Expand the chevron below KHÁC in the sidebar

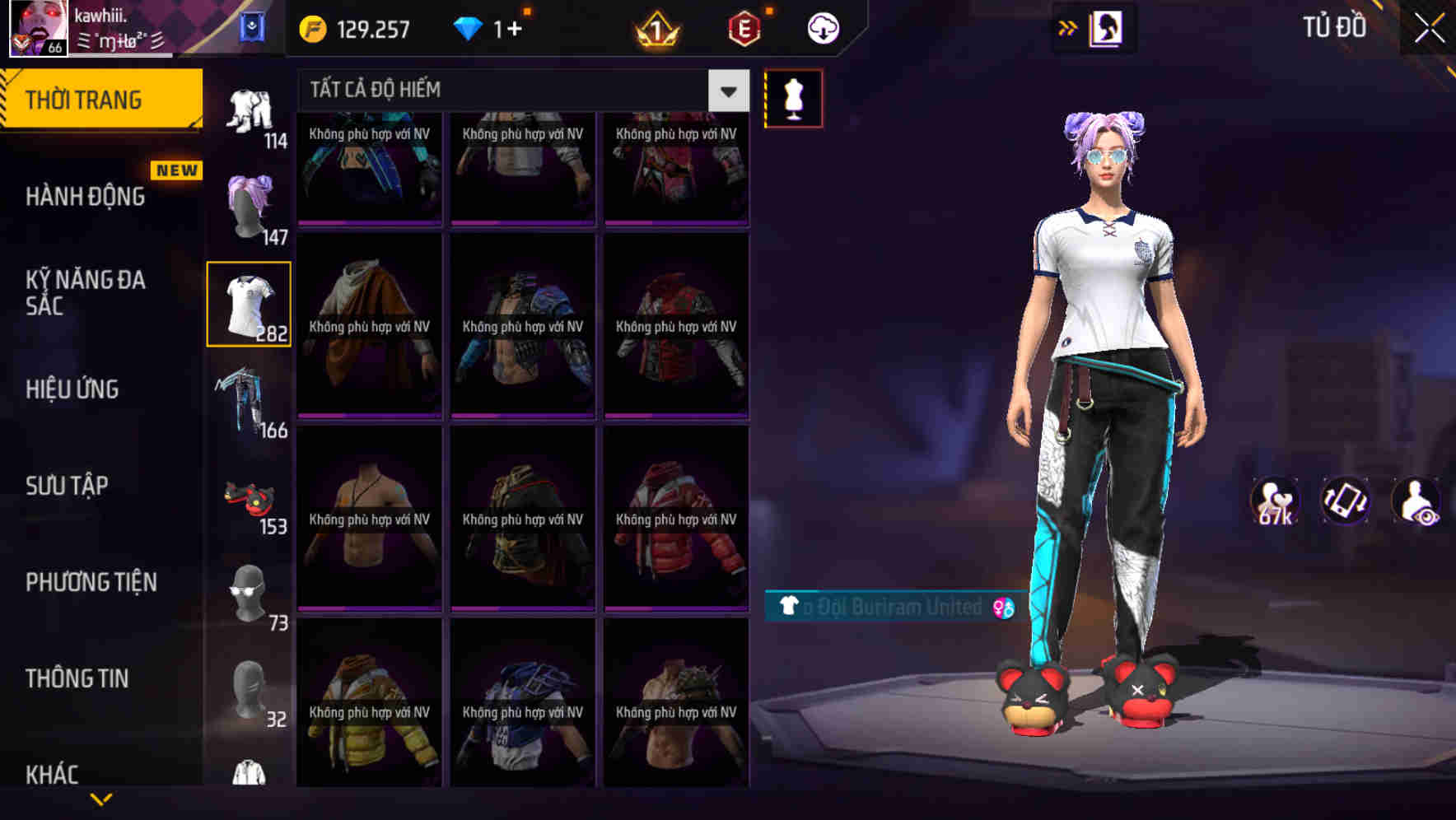point(101,797)
